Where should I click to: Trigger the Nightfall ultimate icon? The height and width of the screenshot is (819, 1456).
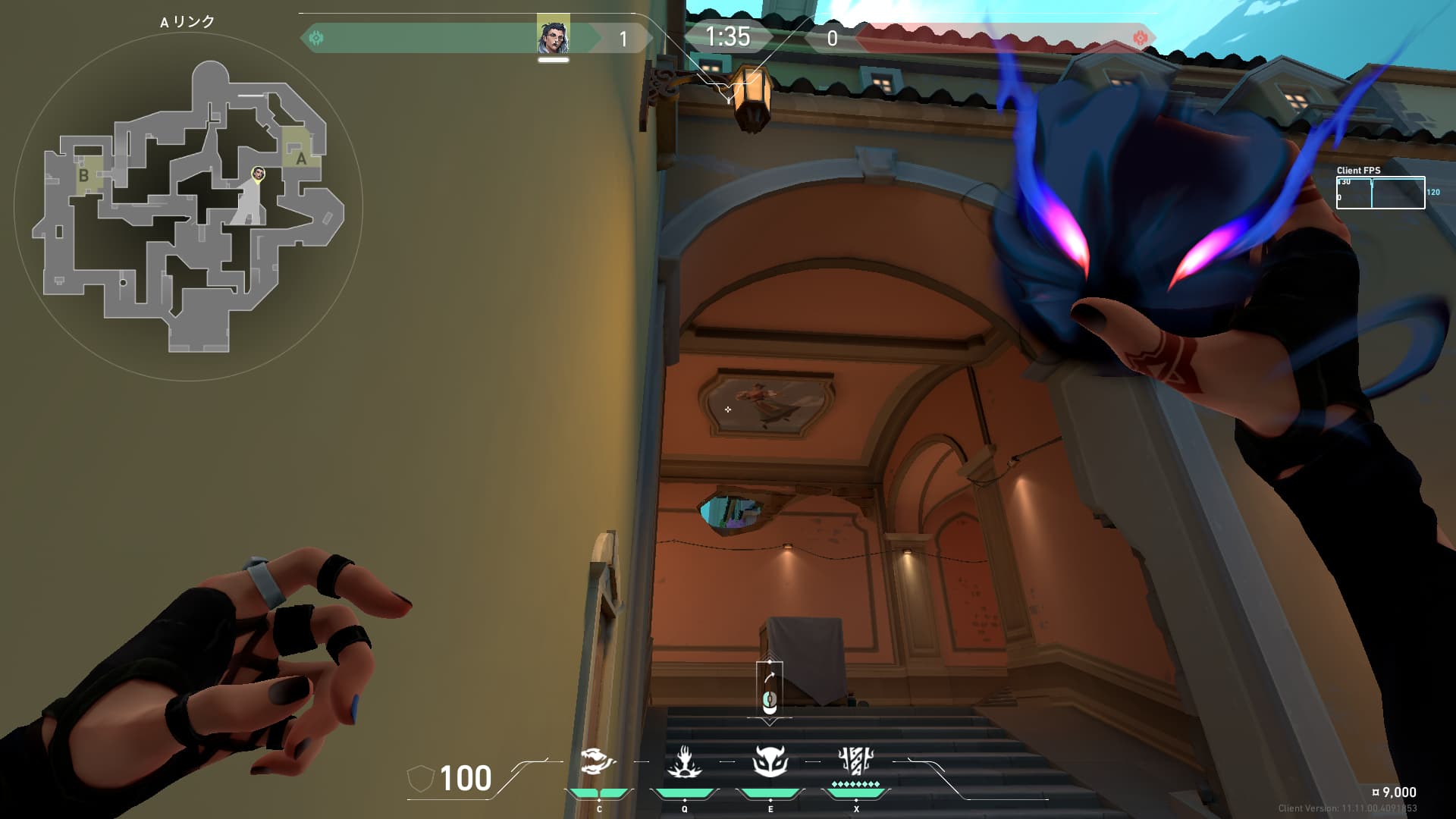click(856, 761)
